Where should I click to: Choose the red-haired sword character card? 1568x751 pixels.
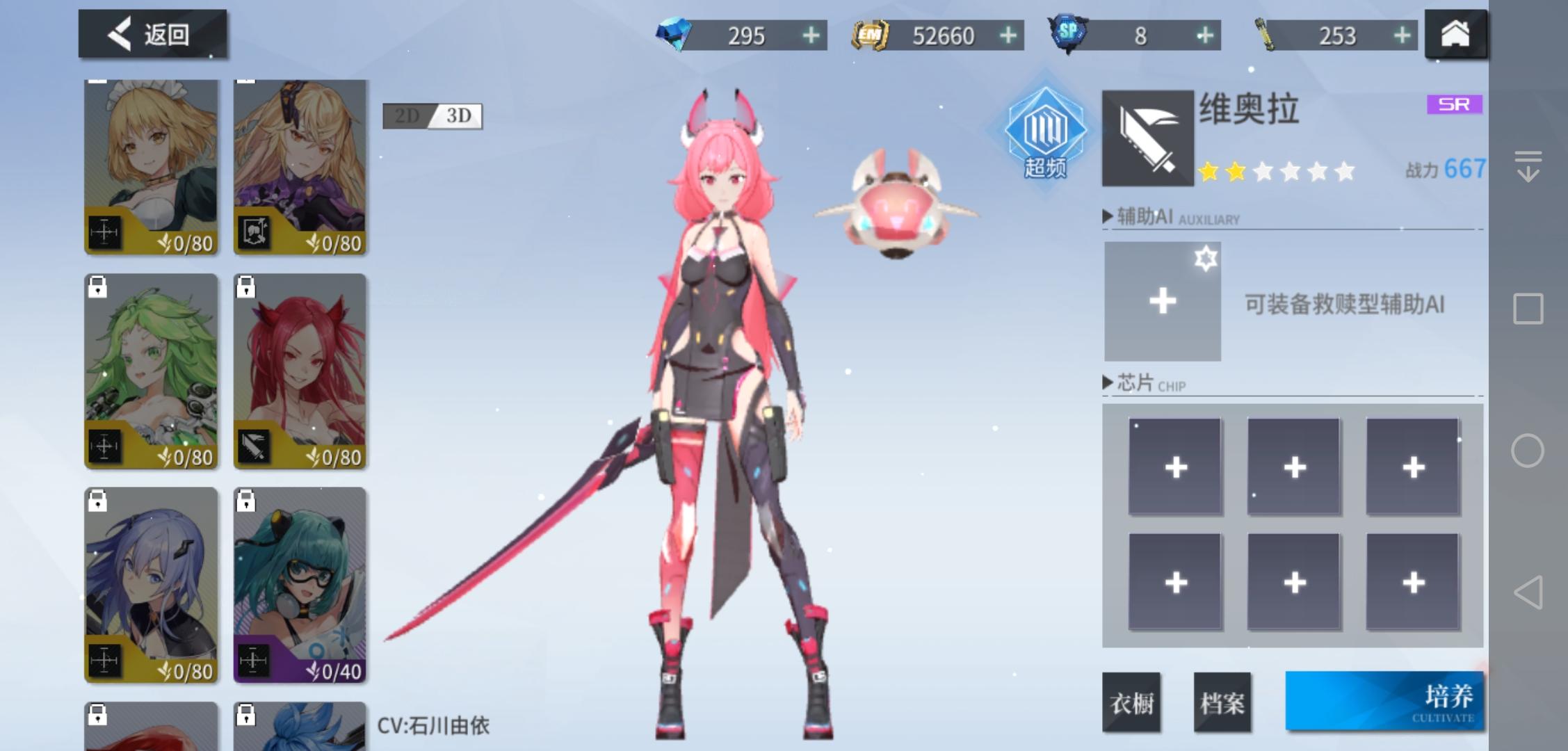(300, 371)
